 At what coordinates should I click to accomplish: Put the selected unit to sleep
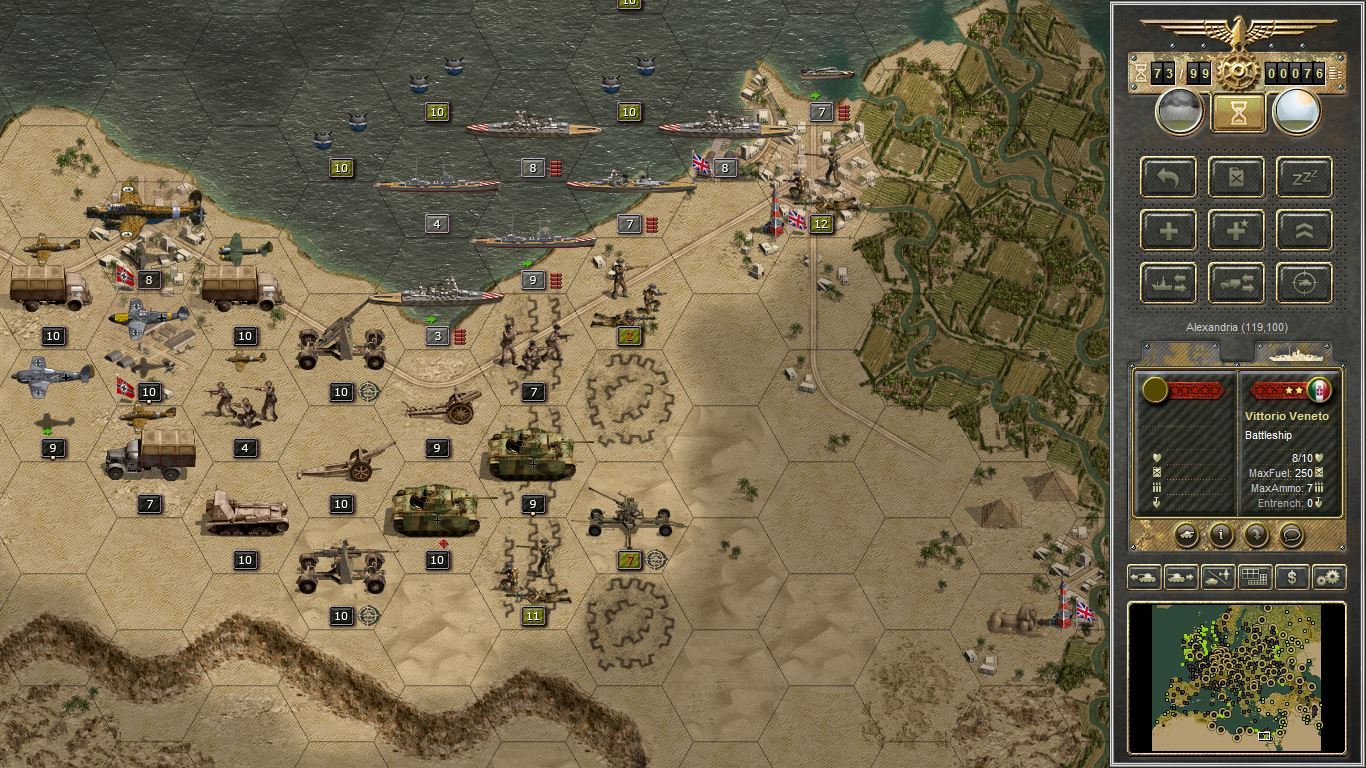click(x=1303, y=177)
